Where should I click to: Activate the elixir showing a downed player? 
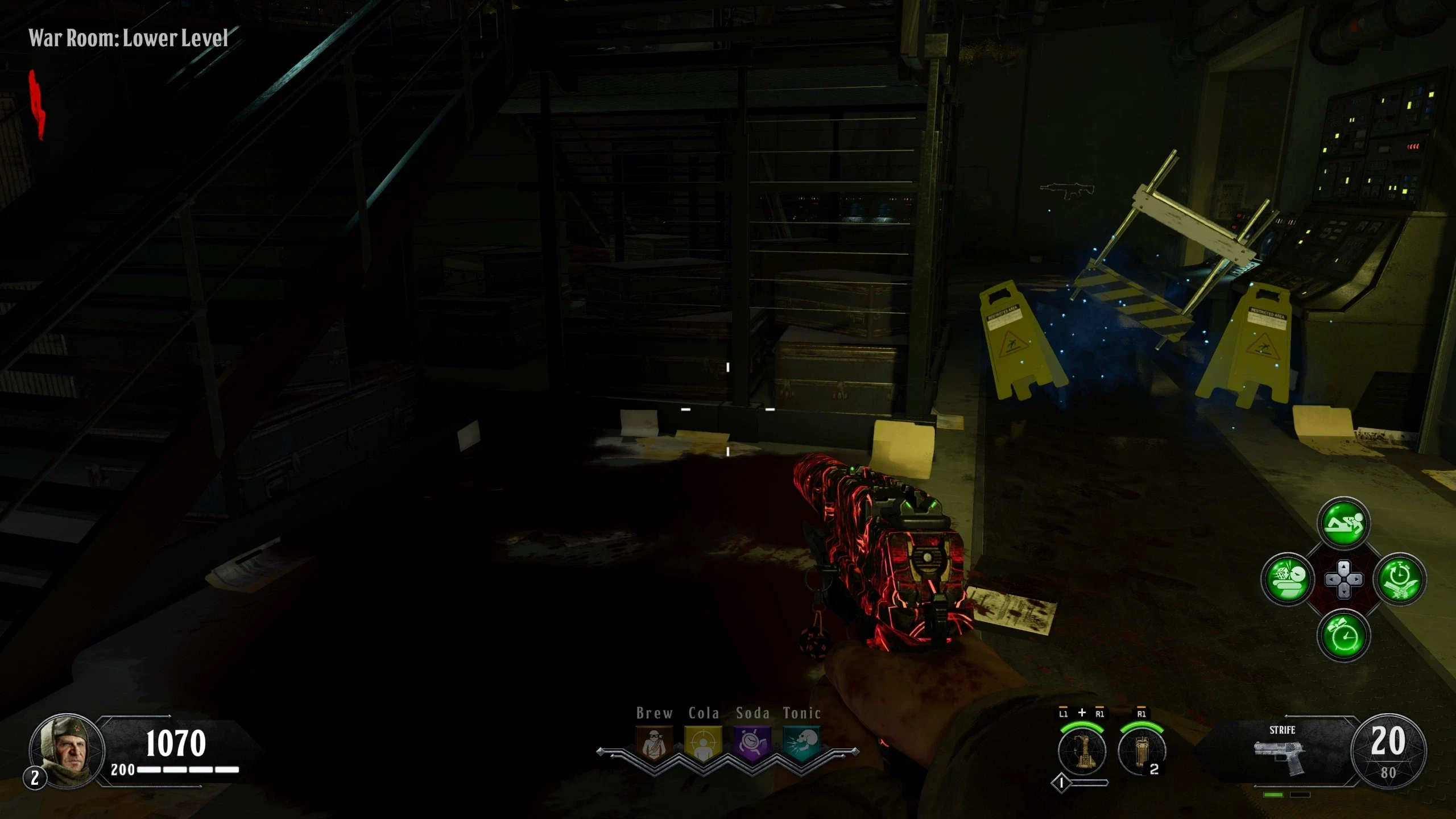[1343, 523]
